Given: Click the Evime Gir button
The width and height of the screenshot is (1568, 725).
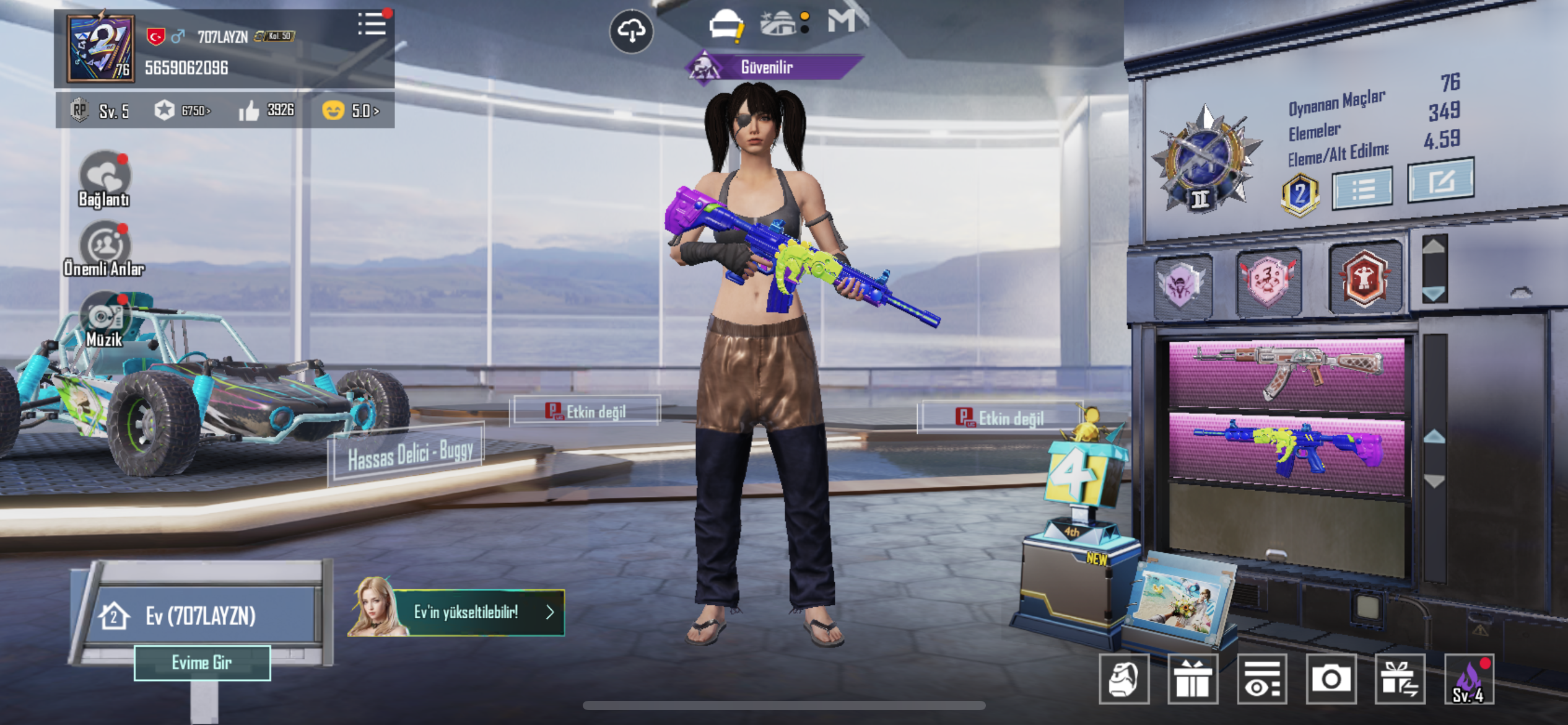Looking at the screenshot, I should pyautogui.click(x=202, y=662).
